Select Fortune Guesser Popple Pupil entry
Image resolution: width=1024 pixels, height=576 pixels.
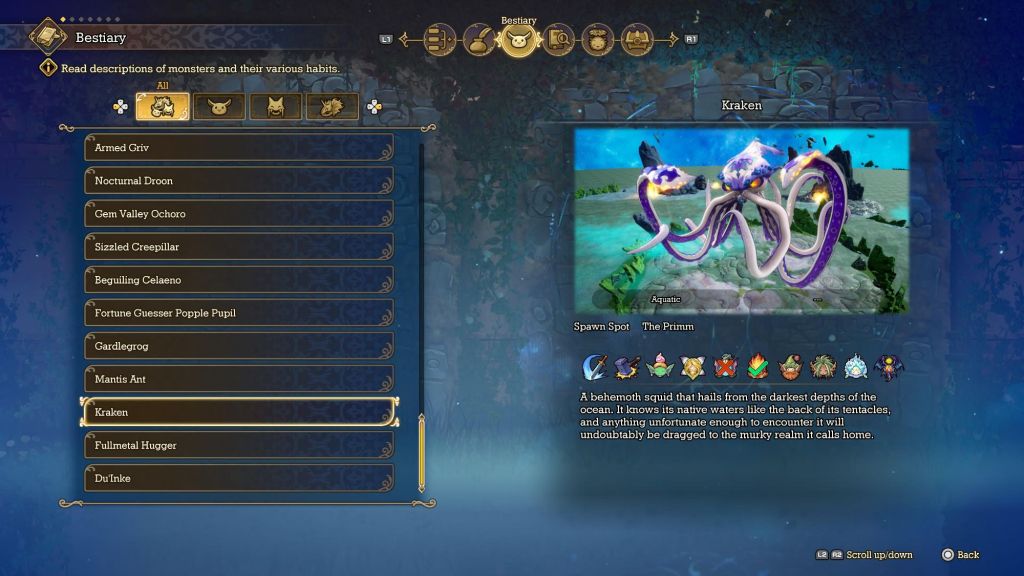(238, 313)
